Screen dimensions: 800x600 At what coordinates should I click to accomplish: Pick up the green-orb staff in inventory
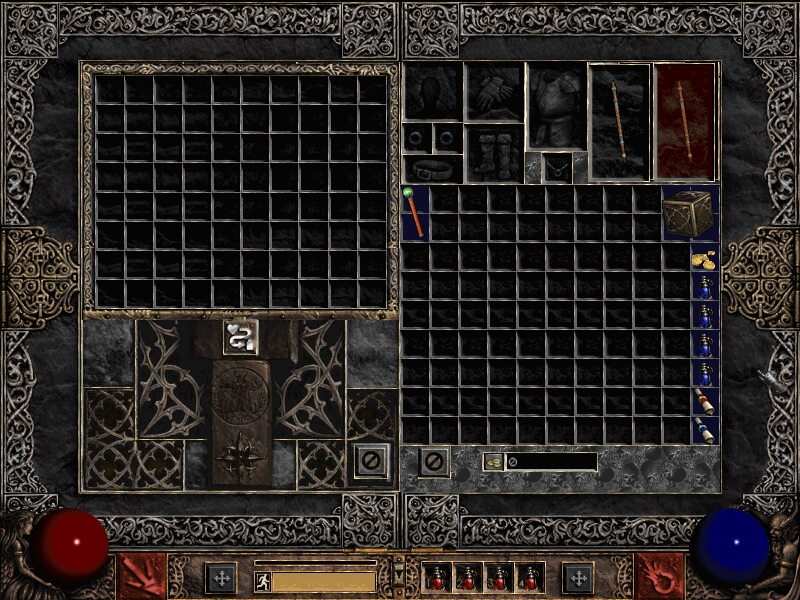click(414, 212)
